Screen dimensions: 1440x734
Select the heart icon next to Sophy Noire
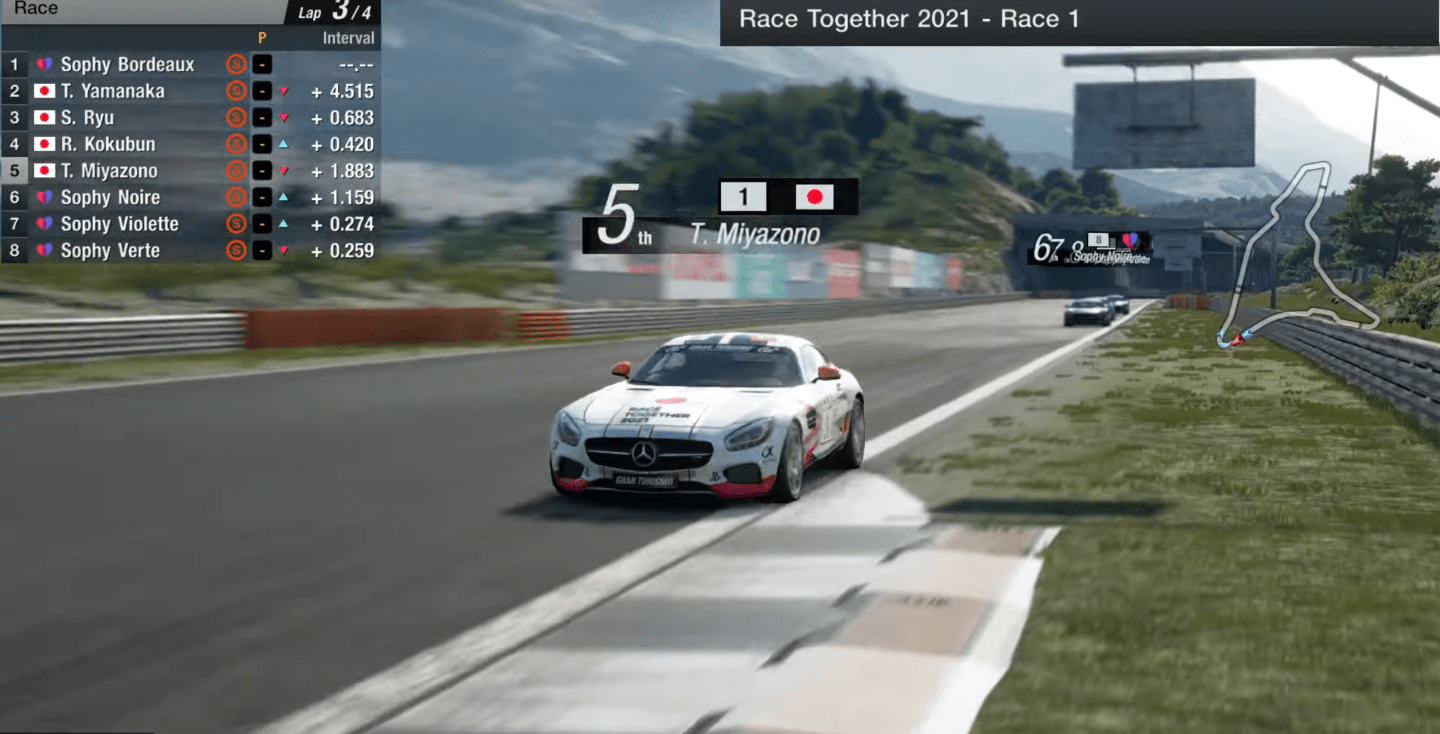pyautogui.click(x=43, y=197)
